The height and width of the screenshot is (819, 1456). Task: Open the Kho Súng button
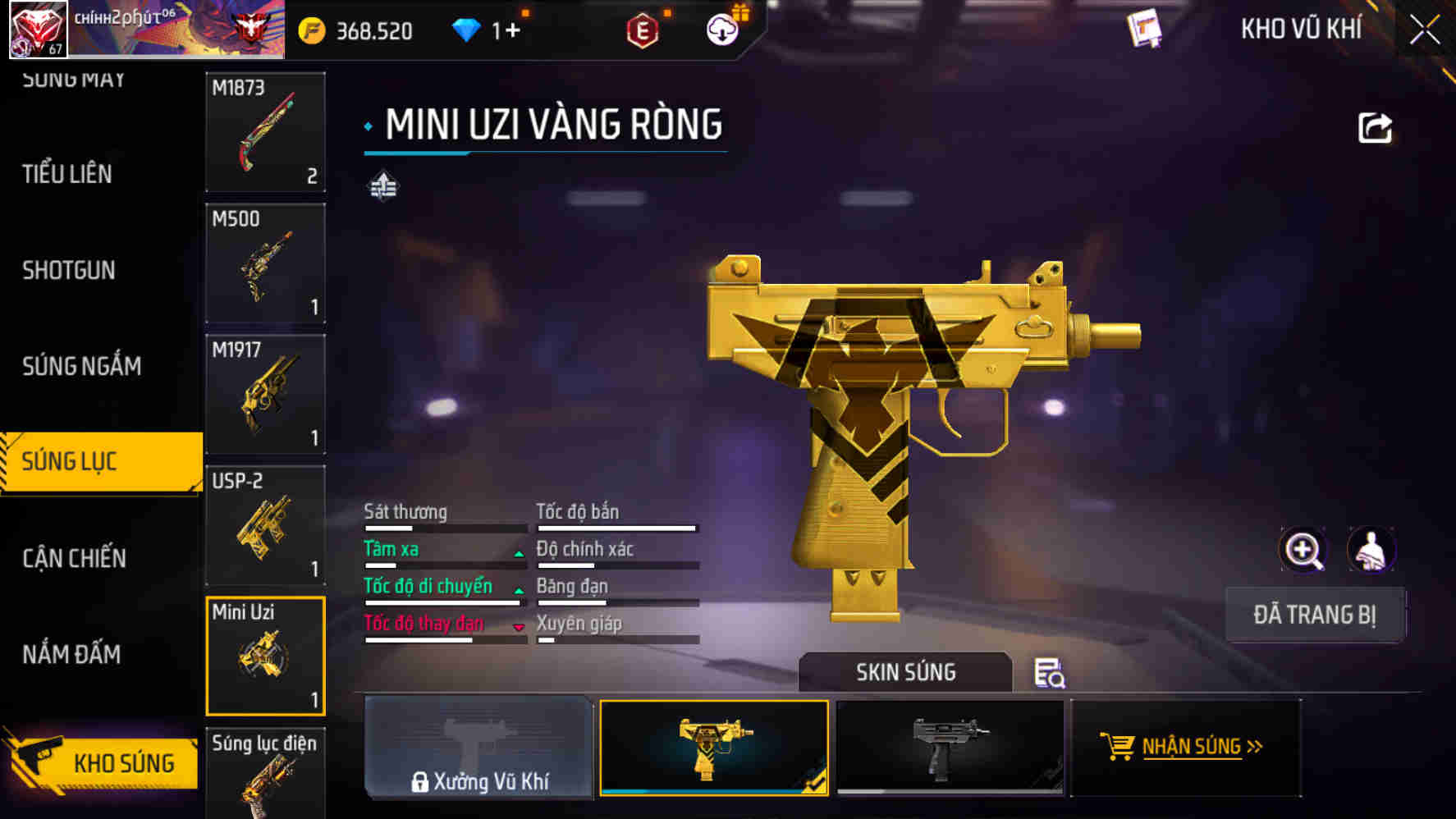[x=103, y=762]
